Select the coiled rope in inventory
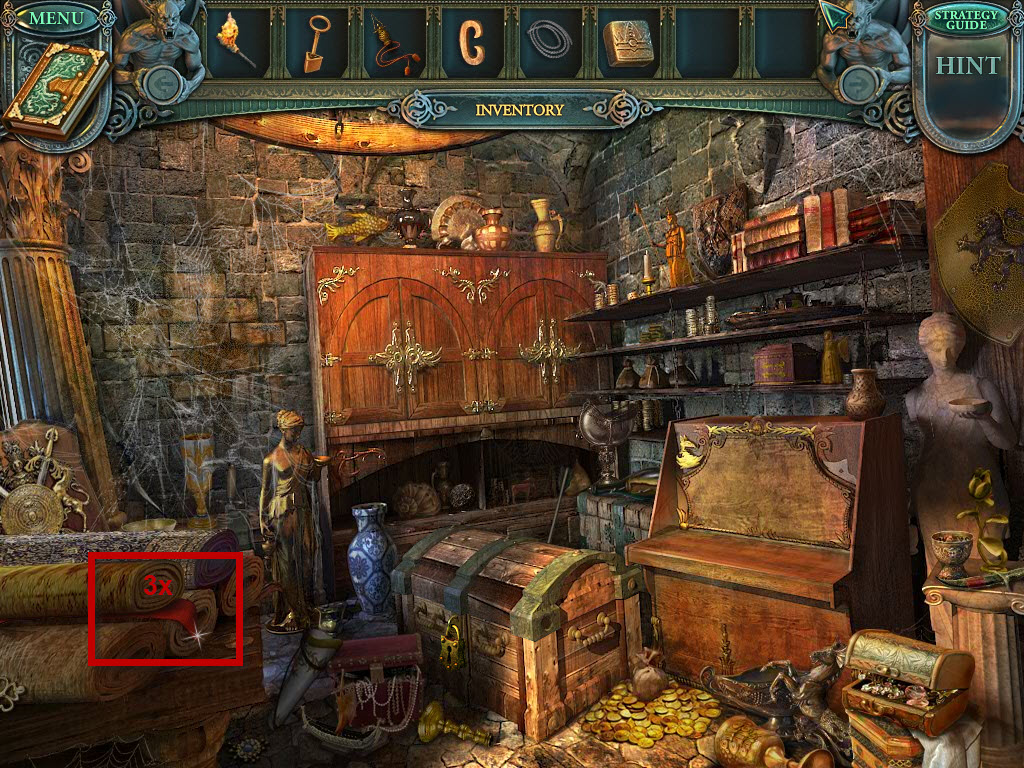Viewport: 1024px width, 768px height. coord(549,40)
